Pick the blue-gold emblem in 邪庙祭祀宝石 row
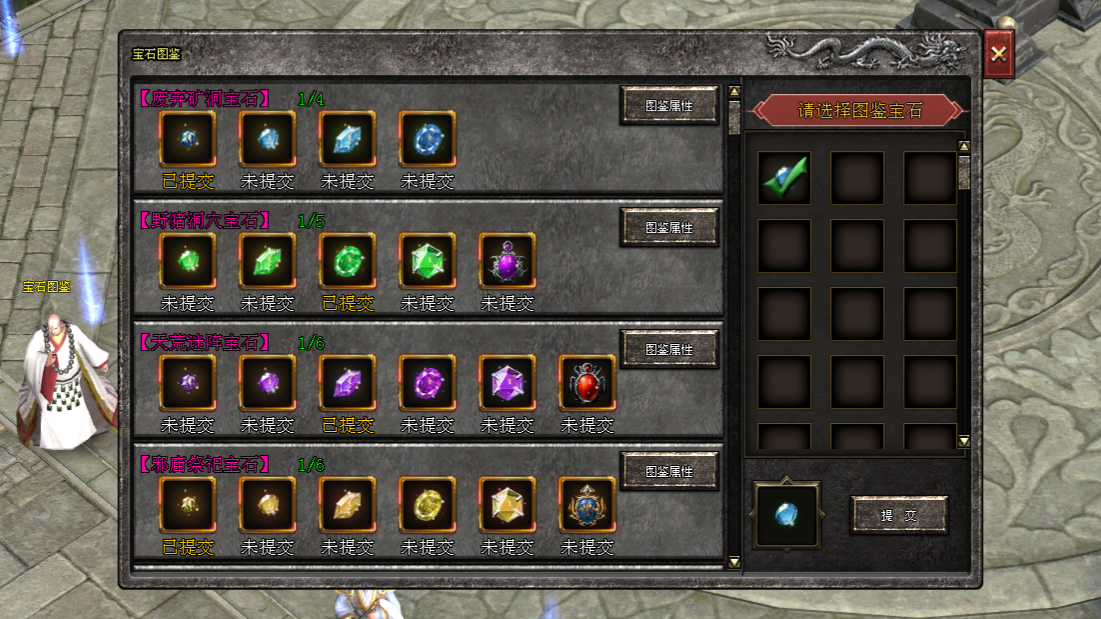The height and width of the screenshot is (619, 1101). [x=587, y=505]
